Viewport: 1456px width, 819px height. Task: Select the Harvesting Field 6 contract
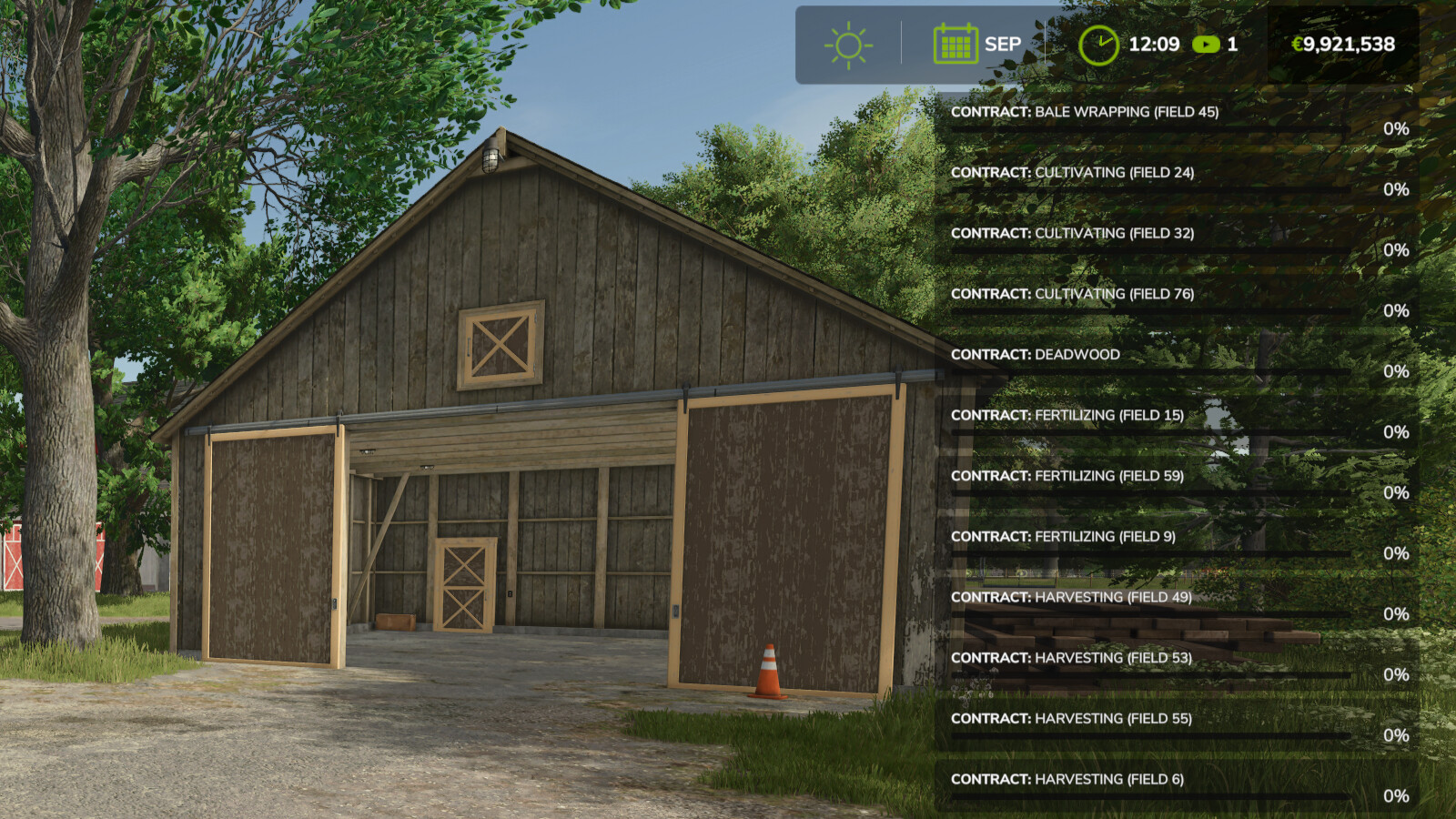[1067, 780]
